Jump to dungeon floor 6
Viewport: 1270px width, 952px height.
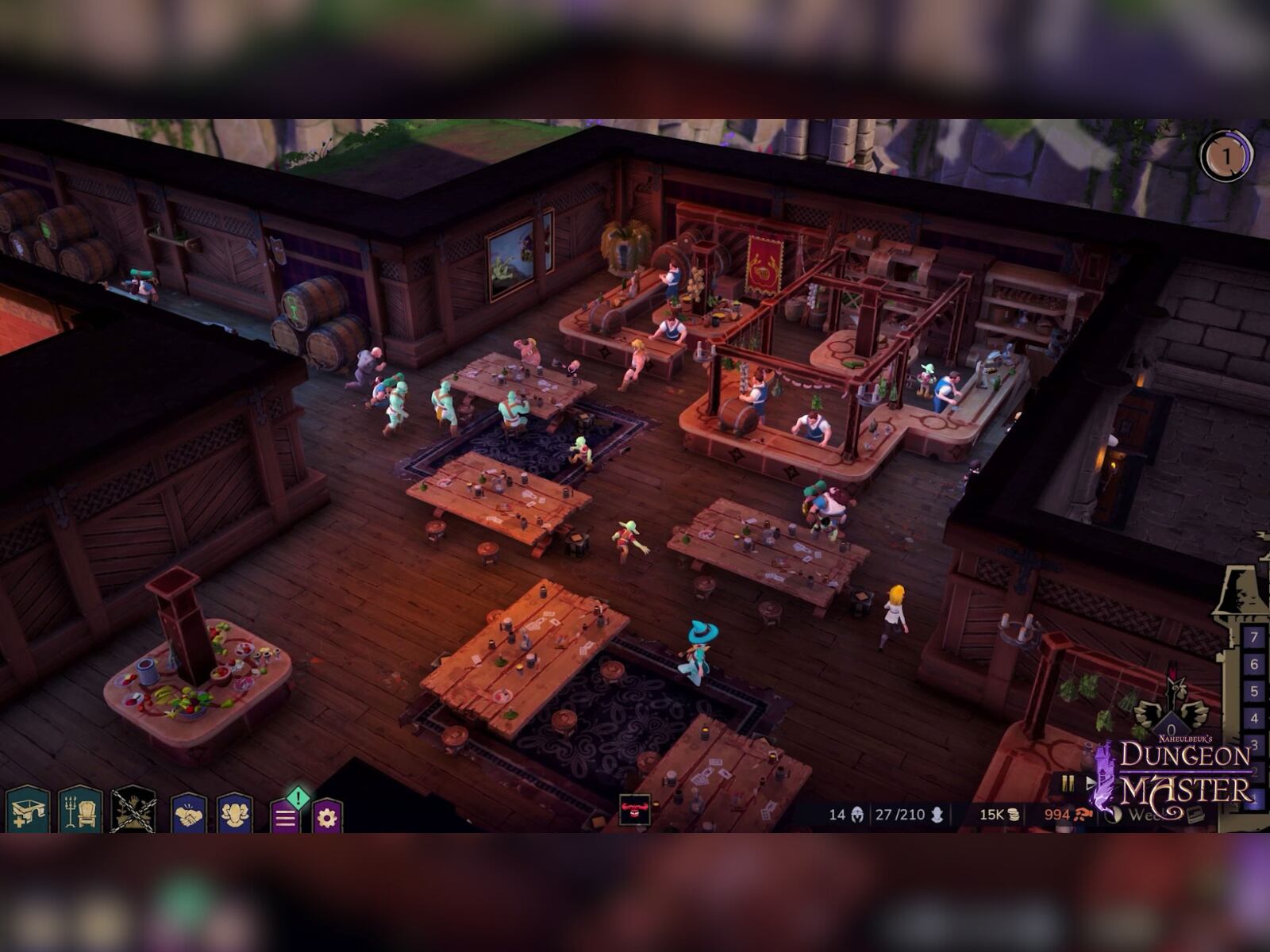[x=1254, y=664]
